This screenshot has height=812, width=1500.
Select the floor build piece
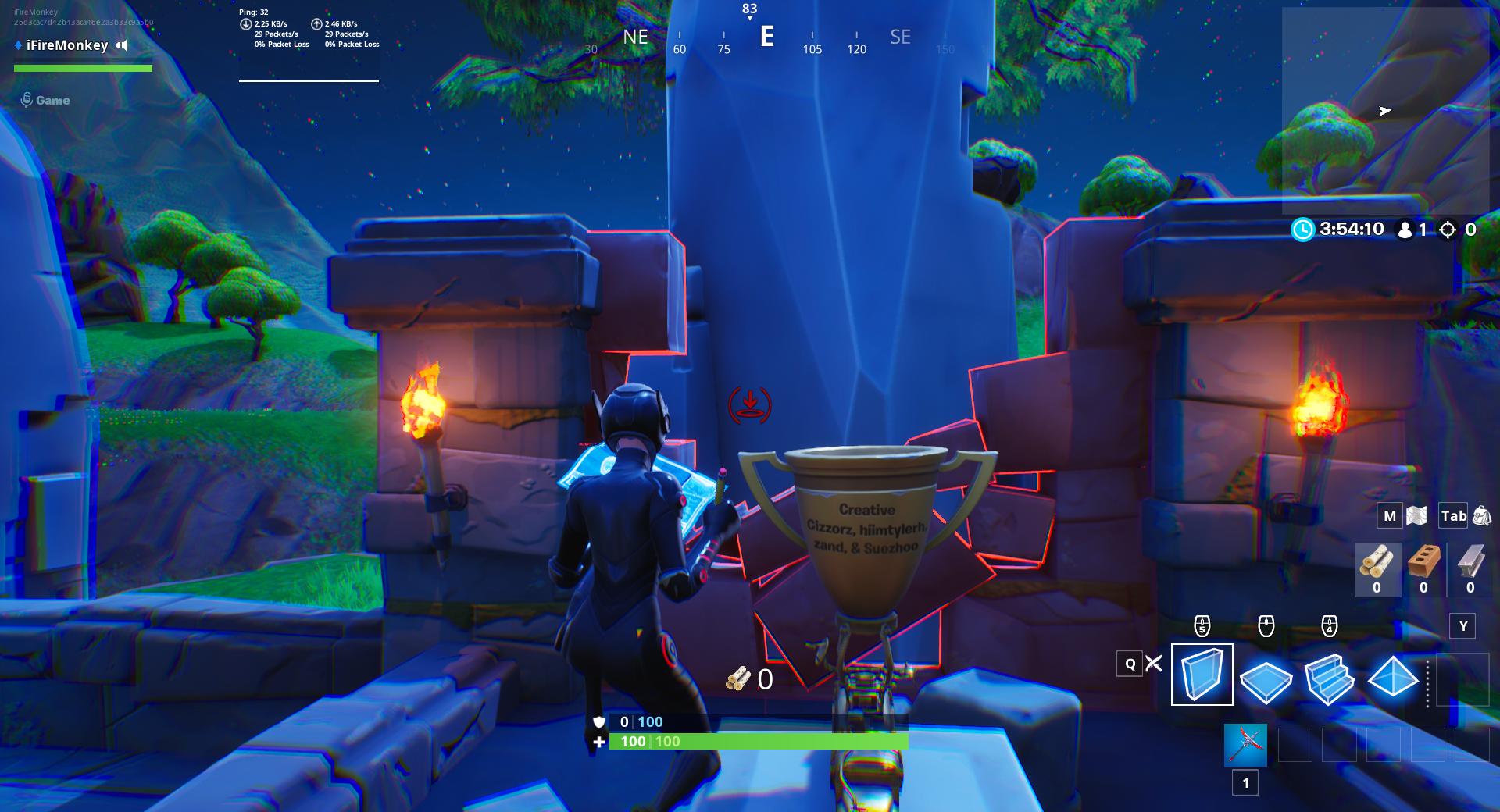[x=1266, y=680]
